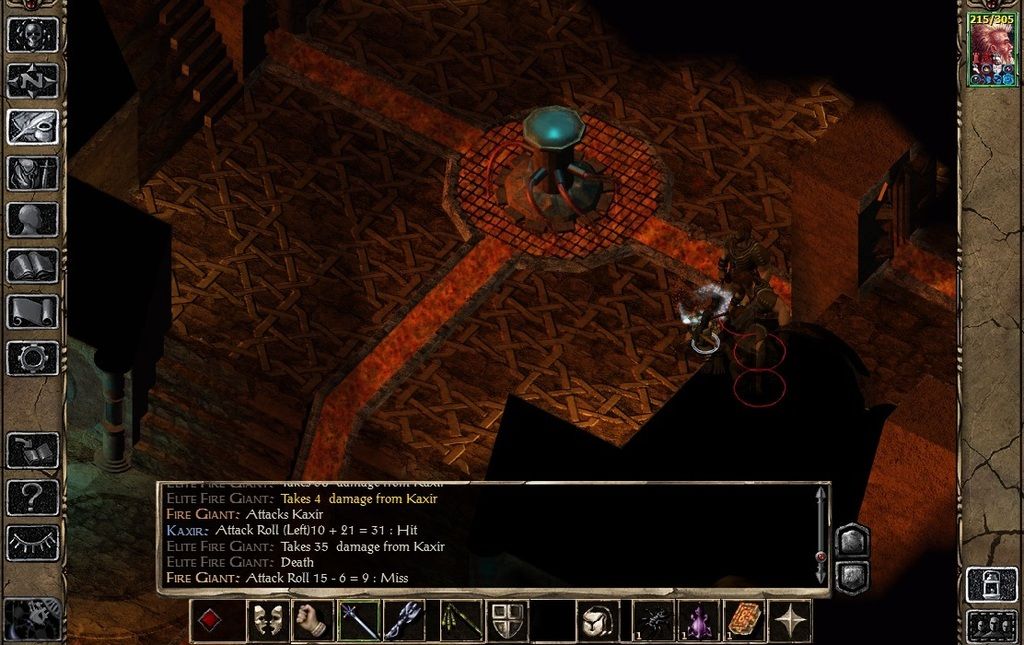
Task: Open special abilities star button
Action: (791, 621)
